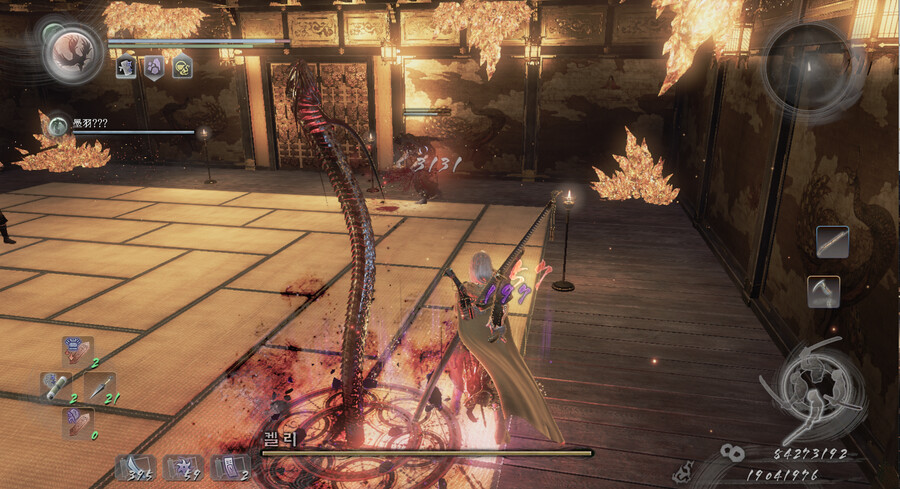Check the yellow status effect icon

[x=182, y=66]
